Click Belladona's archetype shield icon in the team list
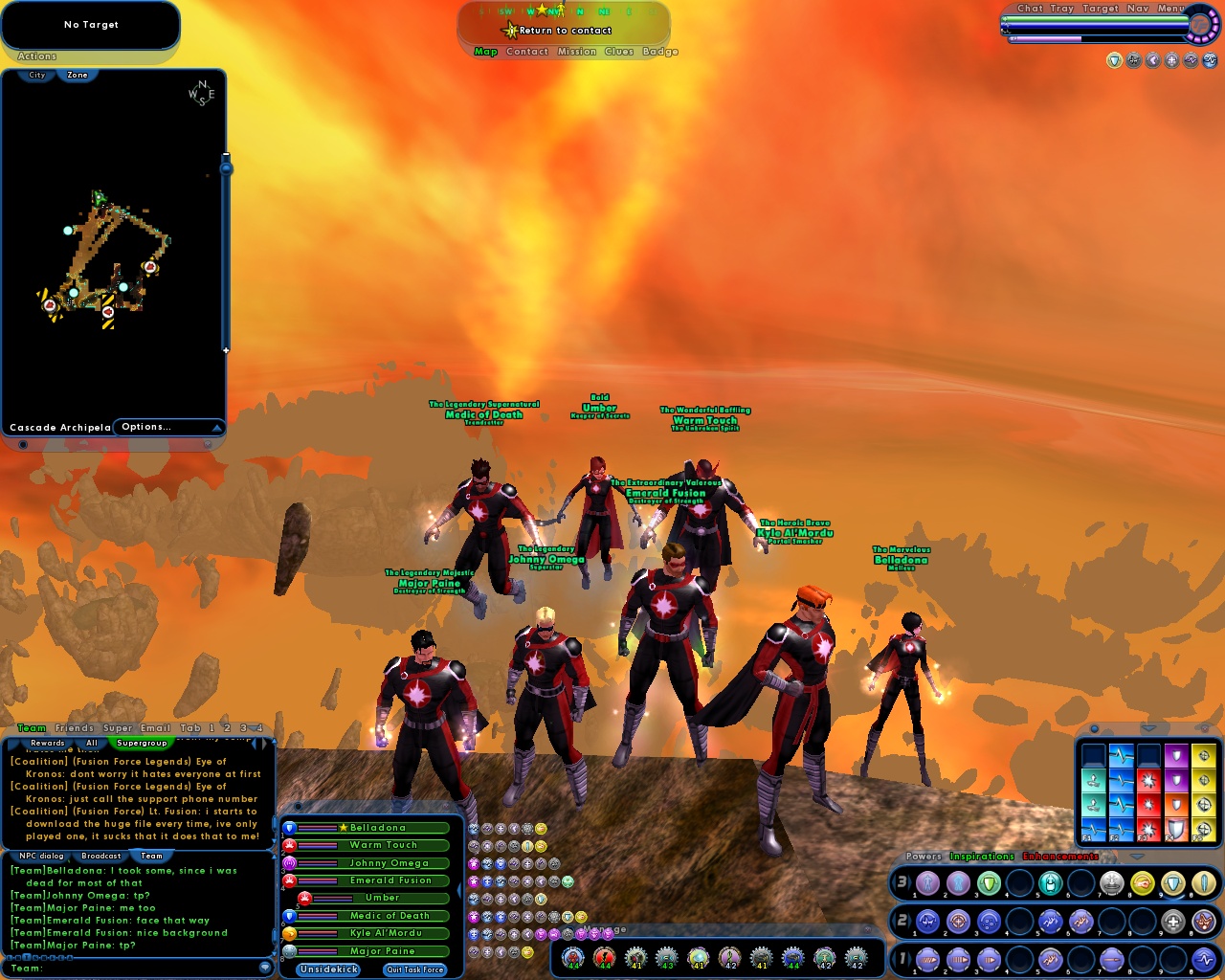 289,829
